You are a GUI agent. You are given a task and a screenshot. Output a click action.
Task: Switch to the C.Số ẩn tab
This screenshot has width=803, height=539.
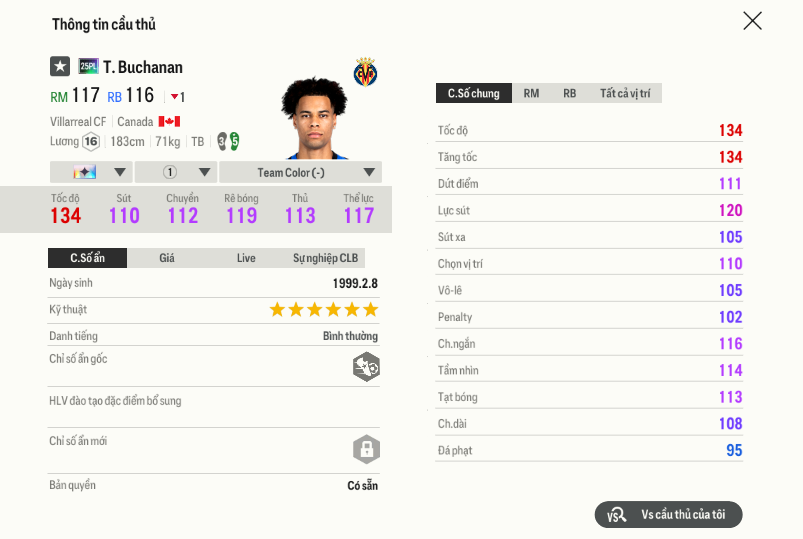(x=87, y=258)
